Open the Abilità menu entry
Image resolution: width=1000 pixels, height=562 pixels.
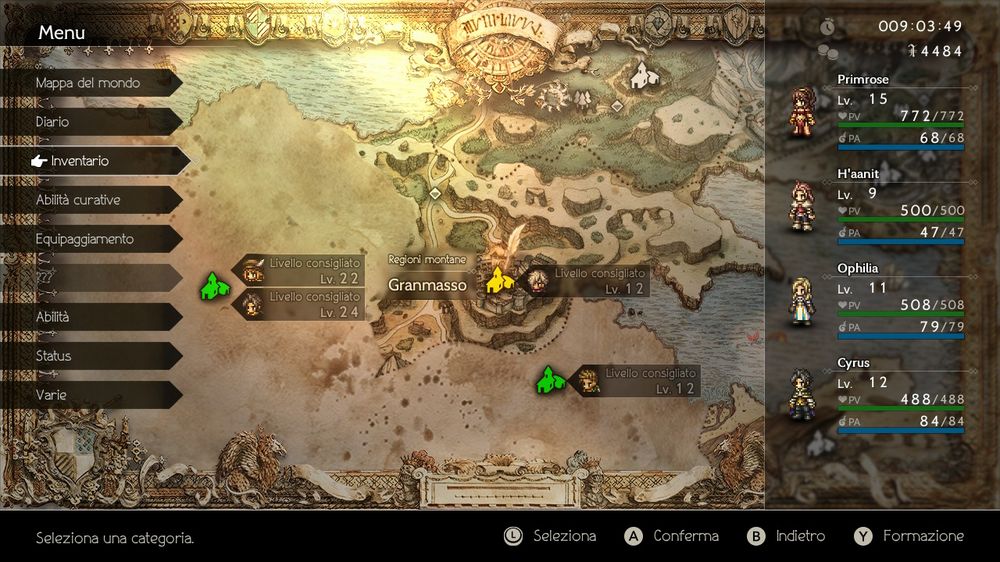(x=90, y=317)
